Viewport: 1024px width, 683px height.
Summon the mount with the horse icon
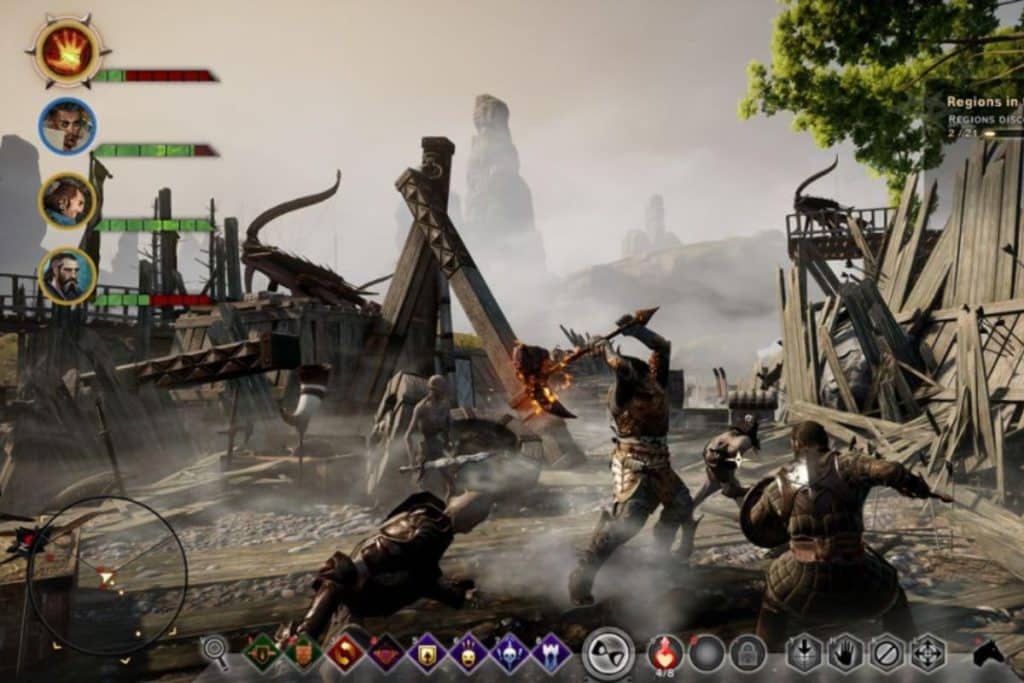(988, 652)
